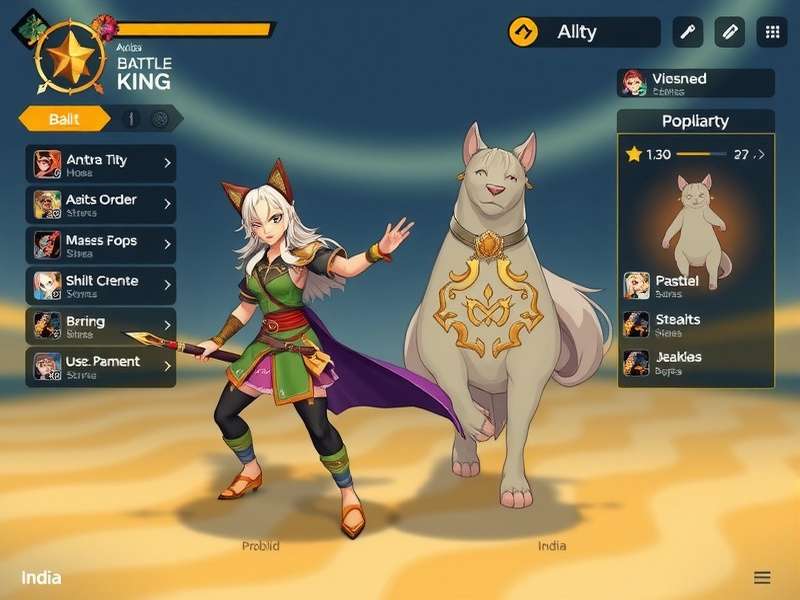The height and width of the screenshot is (600, 800).
Task: Select the Stealts list entry
Action: [696, 324]
